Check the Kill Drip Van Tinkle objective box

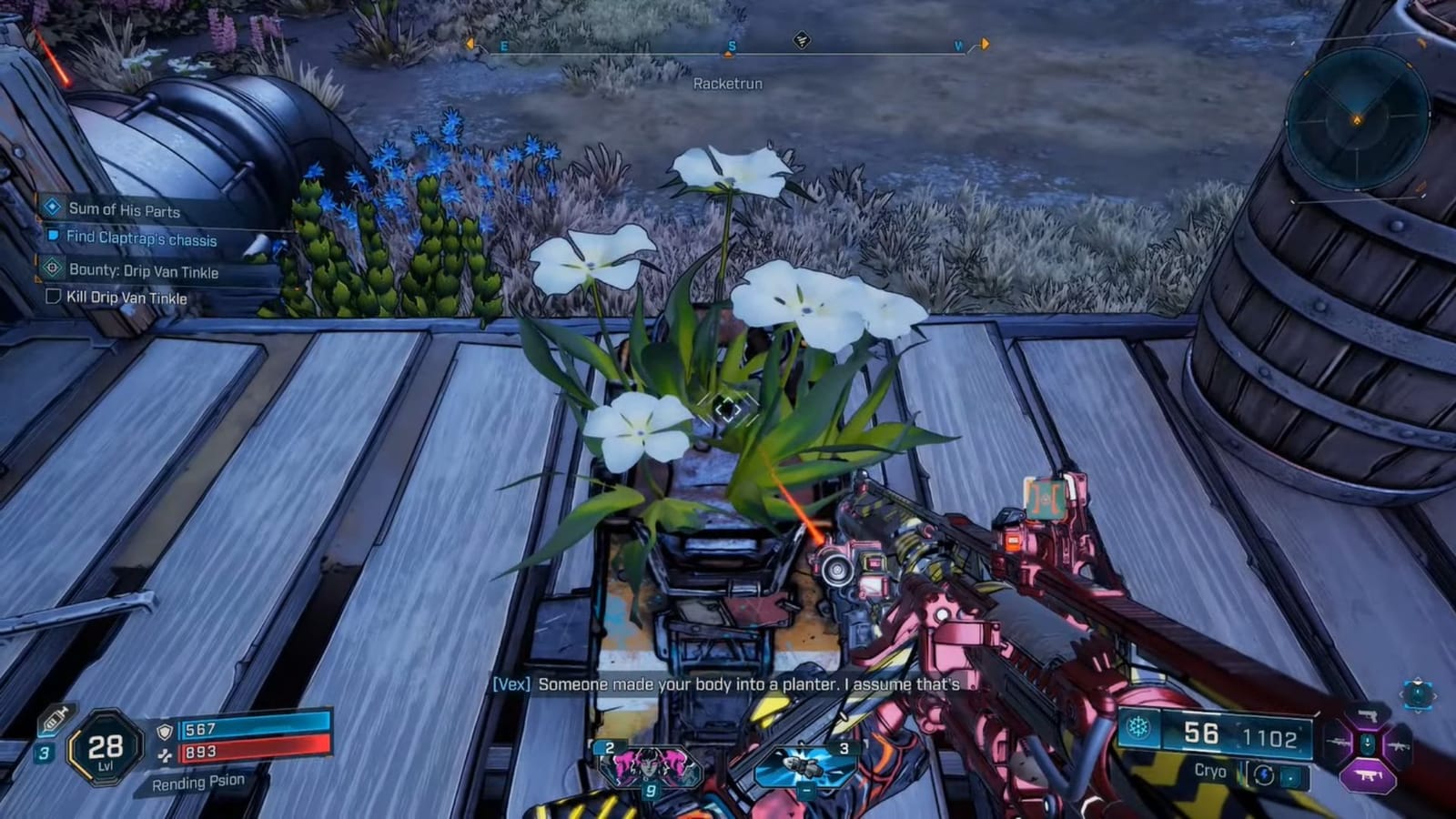click(x=52, y=298)
